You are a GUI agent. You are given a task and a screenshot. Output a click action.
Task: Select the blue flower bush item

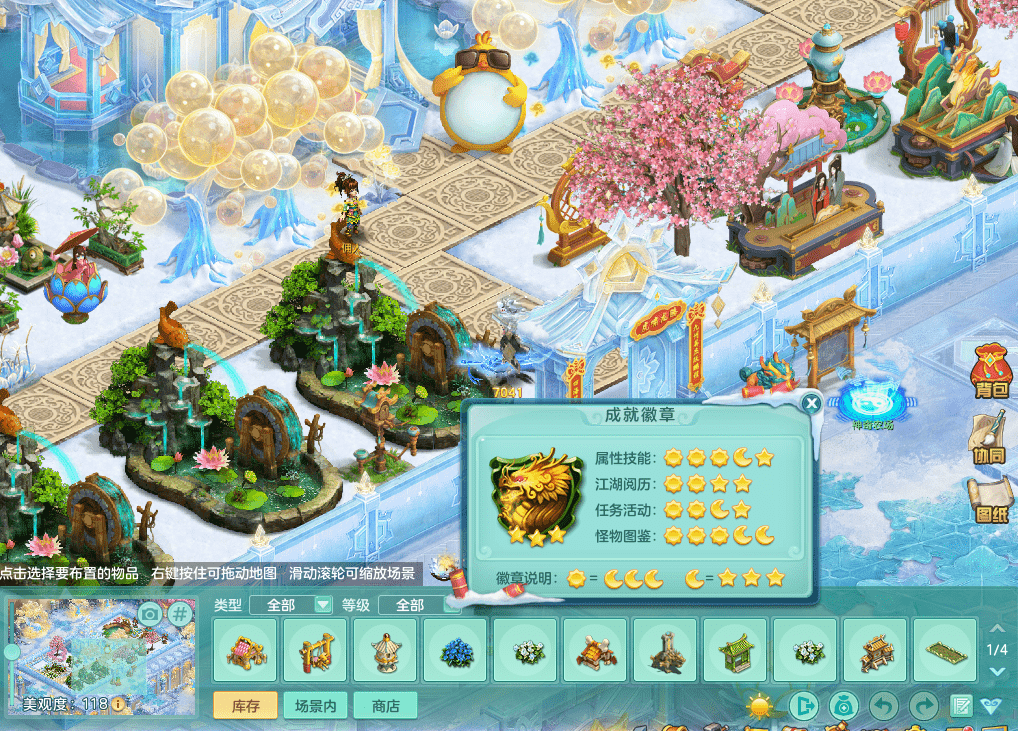click(455, 651)
